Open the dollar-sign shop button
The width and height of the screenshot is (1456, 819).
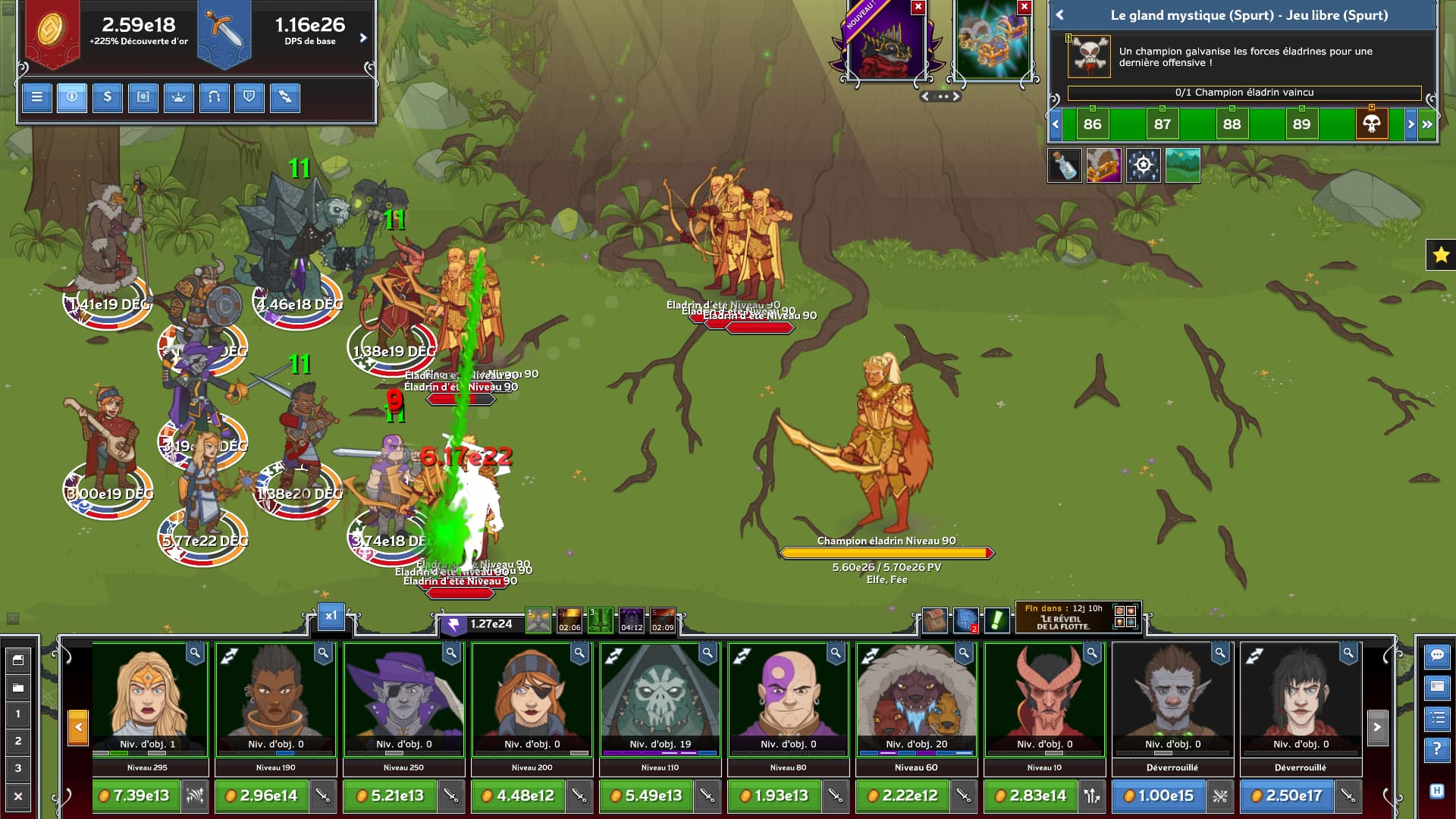pyautogui.click(x=108, y=97)
